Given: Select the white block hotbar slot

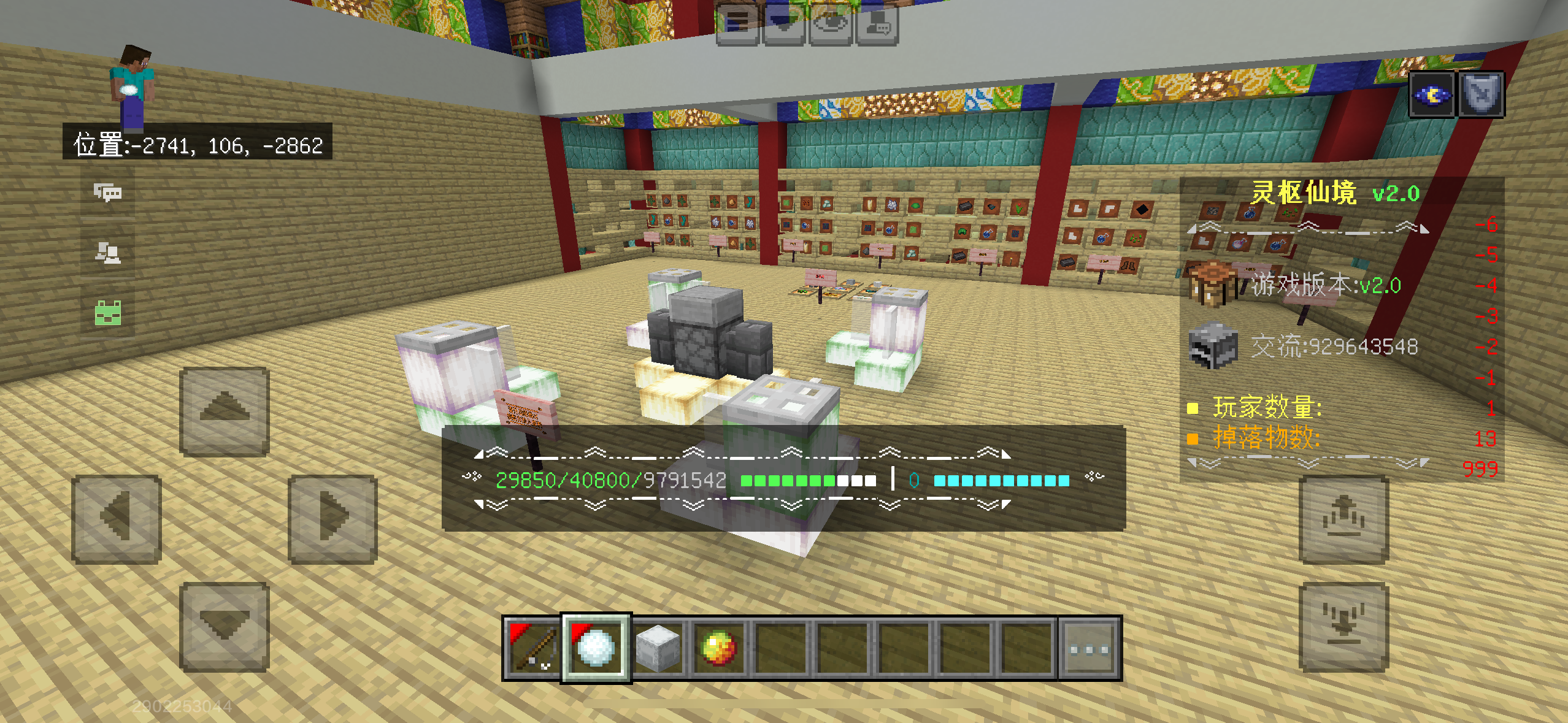Looking at the screenshot, I should click(x=658, y=648).
